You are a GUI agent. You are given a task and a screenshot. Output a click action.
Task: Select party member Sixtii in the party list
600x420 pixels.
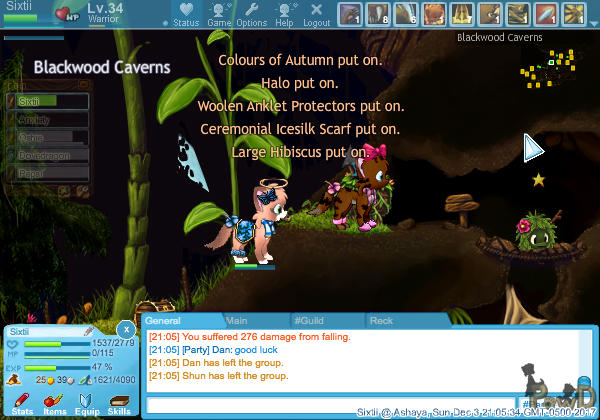pyautogui.click(x=48, y=101)
